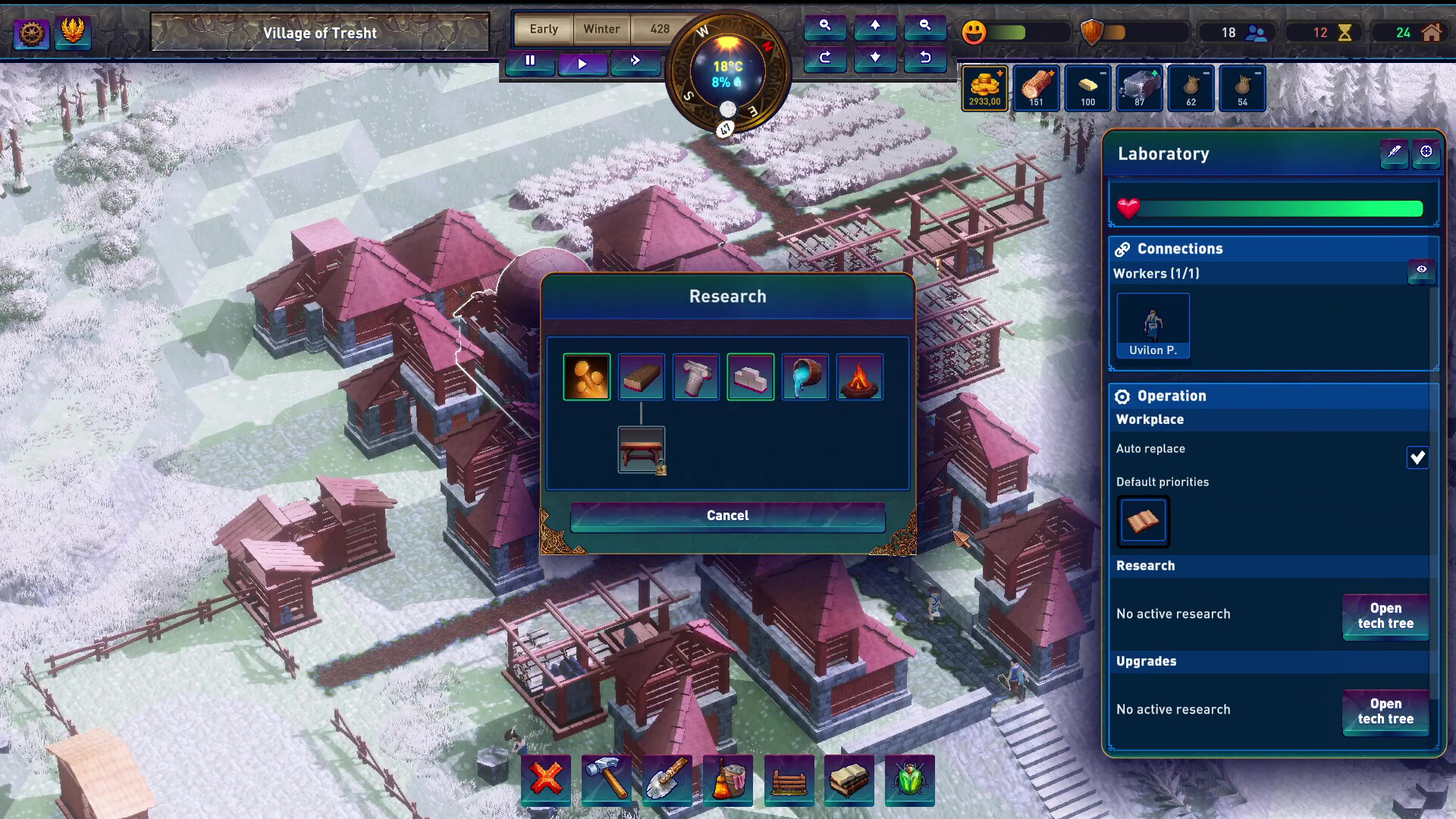Screen dimensions: 1456x819
Task: Select the gold spheres research icon
Action: (x=587, y=377)
